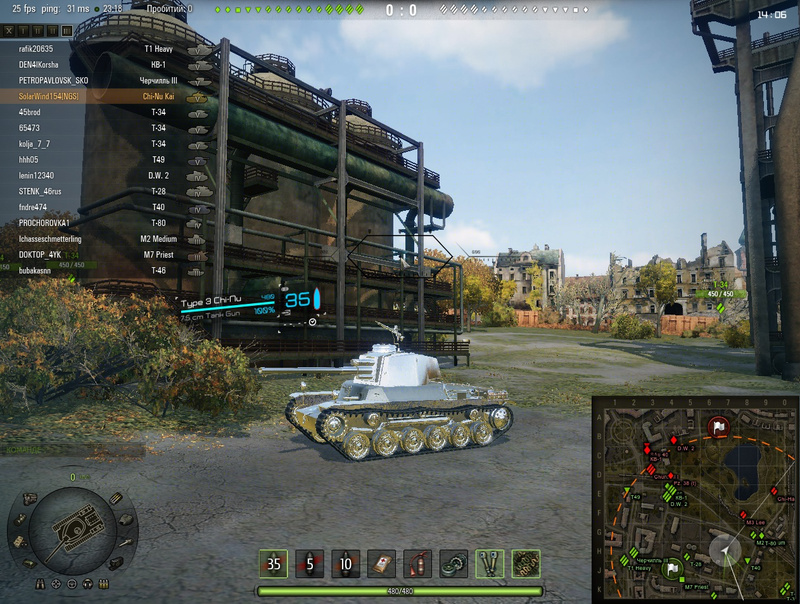Select the 10-round shell slot
This screenshot has width=800, height=604.
click(x=346, y=564)
